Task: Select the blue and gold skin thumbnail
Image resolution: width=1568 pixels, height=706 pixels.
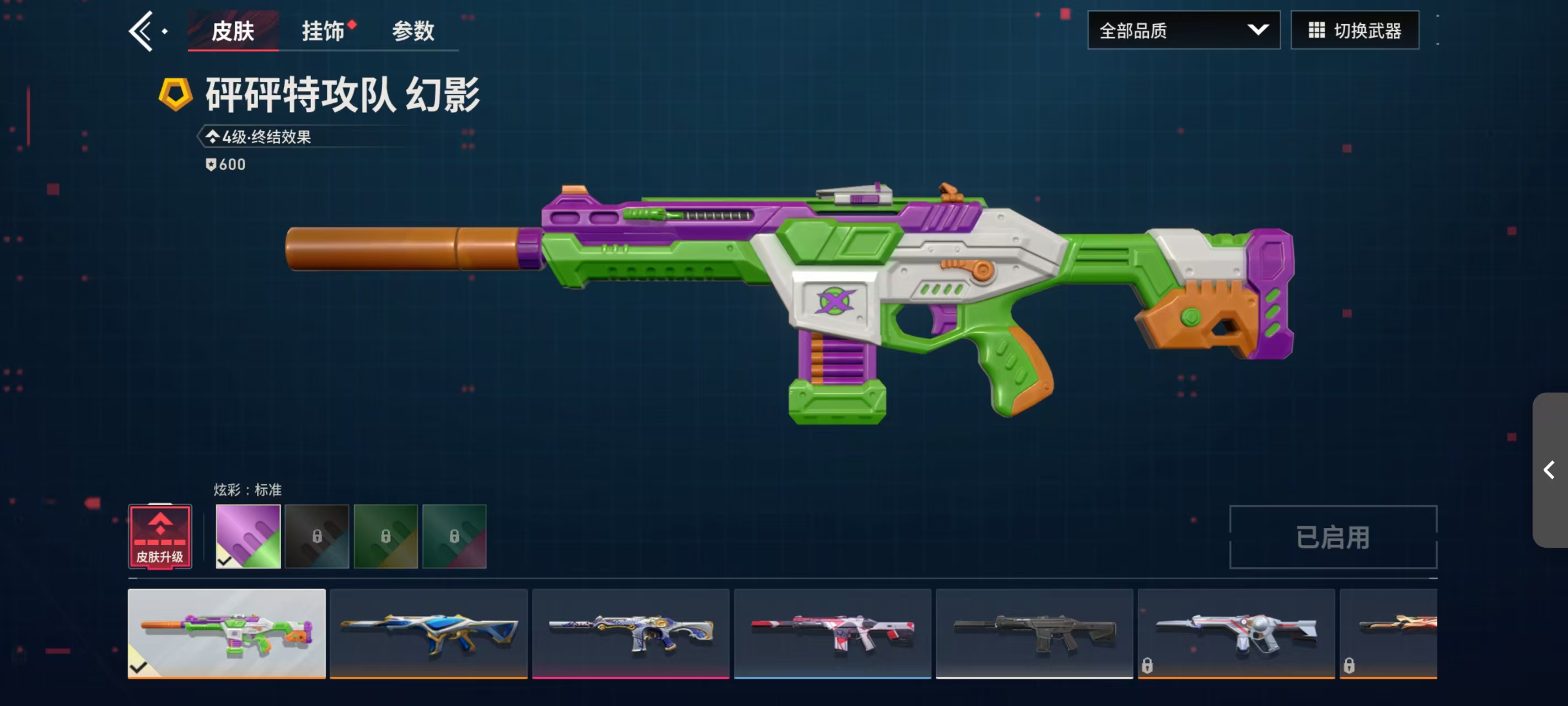Action: pos(428,634)
